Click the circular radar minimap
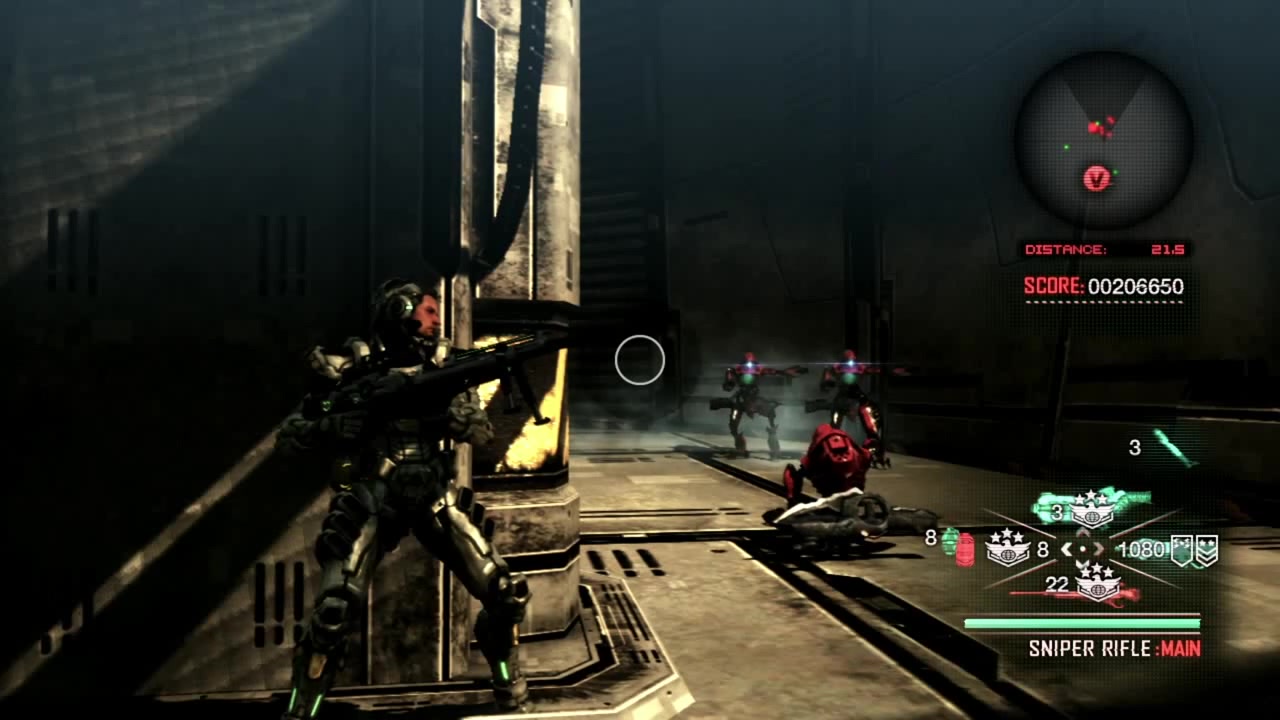The width and height of the screenshot is (1280, 720). pyautogui.click(x=1103, y=140)
